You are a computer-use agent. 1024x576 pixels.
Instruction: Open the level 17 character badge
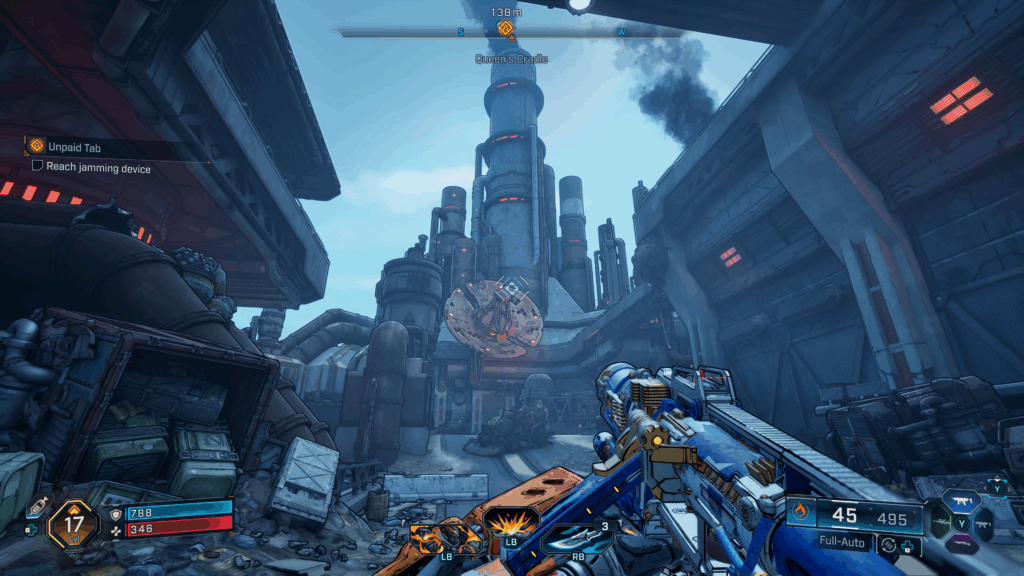72,523
